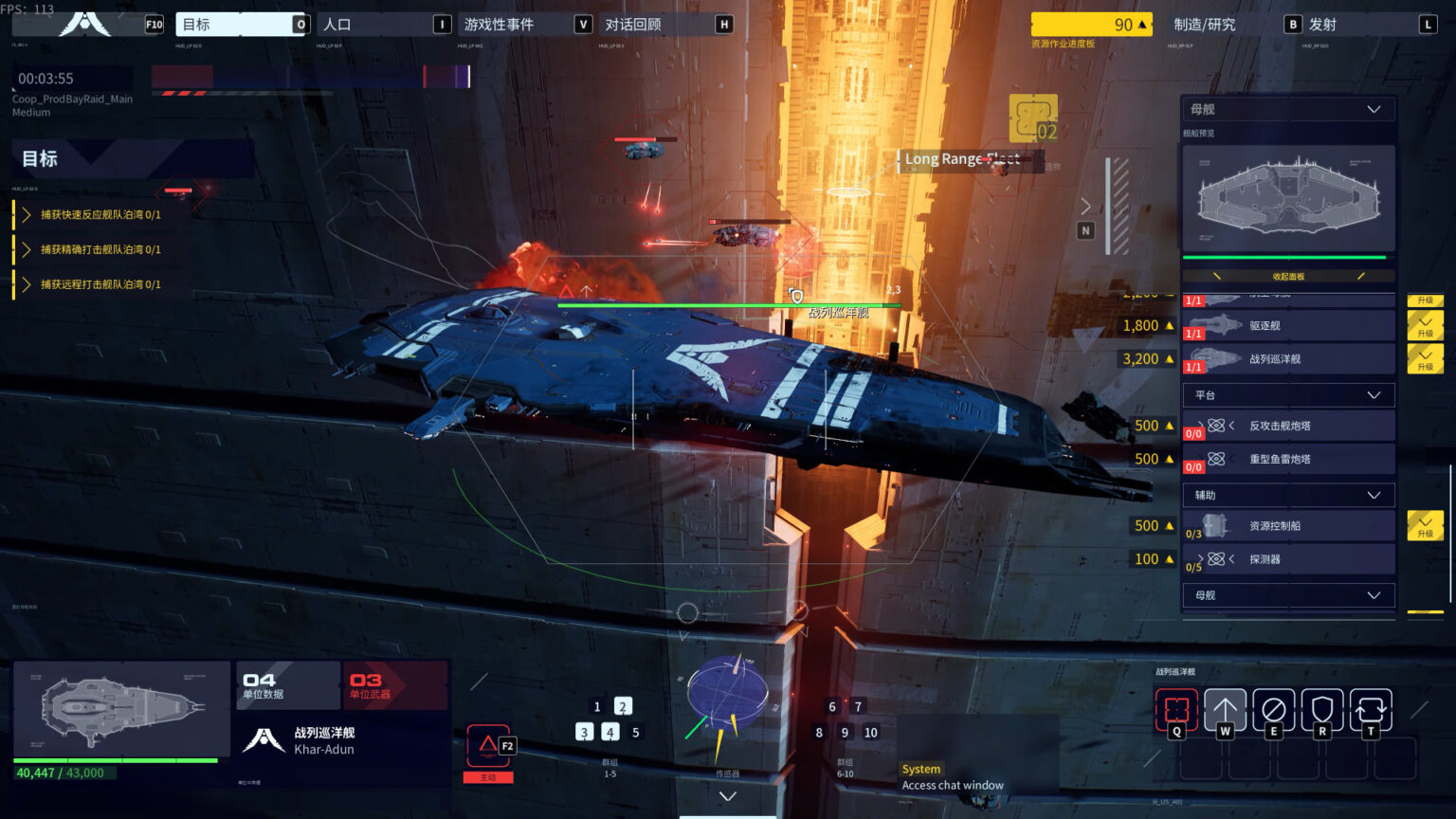This screenshot has width=1456, height=819.
Task: Activate the movement arrow ability icon (W)
Action: [x=1226, y=708]
